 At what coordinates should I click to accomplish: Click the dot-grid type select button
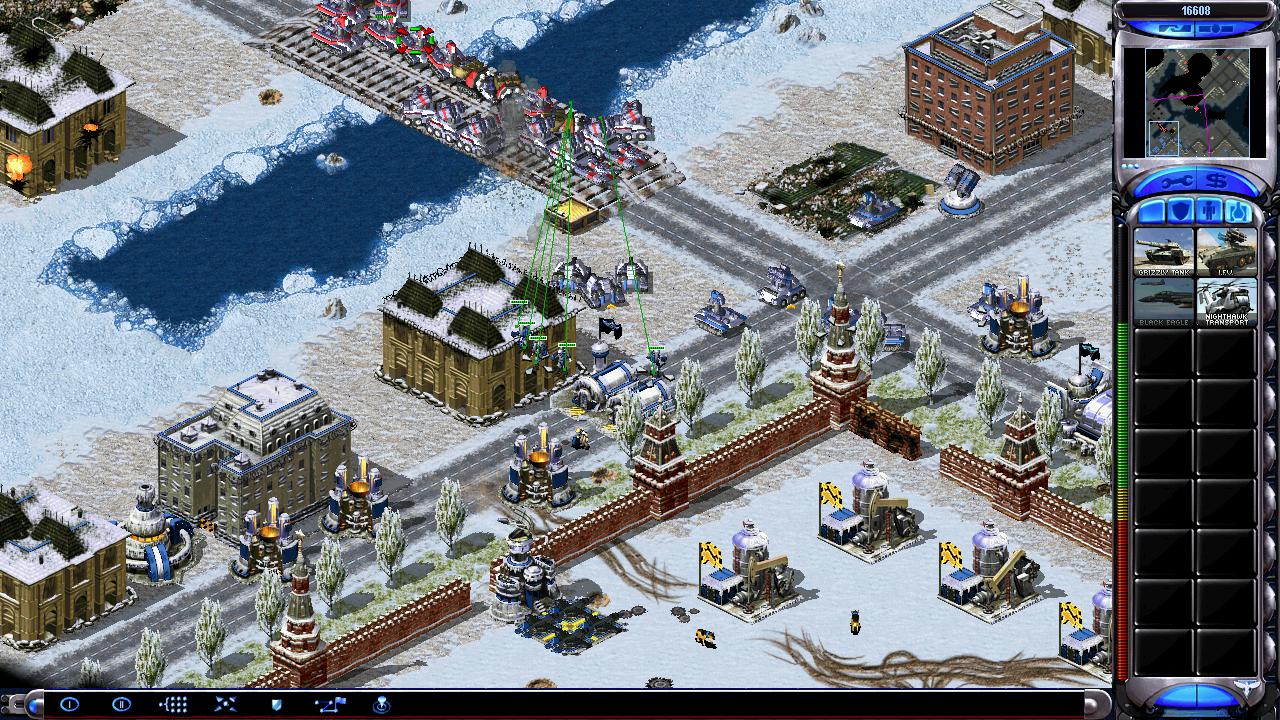pyautogui.click(x=173, y=704)
